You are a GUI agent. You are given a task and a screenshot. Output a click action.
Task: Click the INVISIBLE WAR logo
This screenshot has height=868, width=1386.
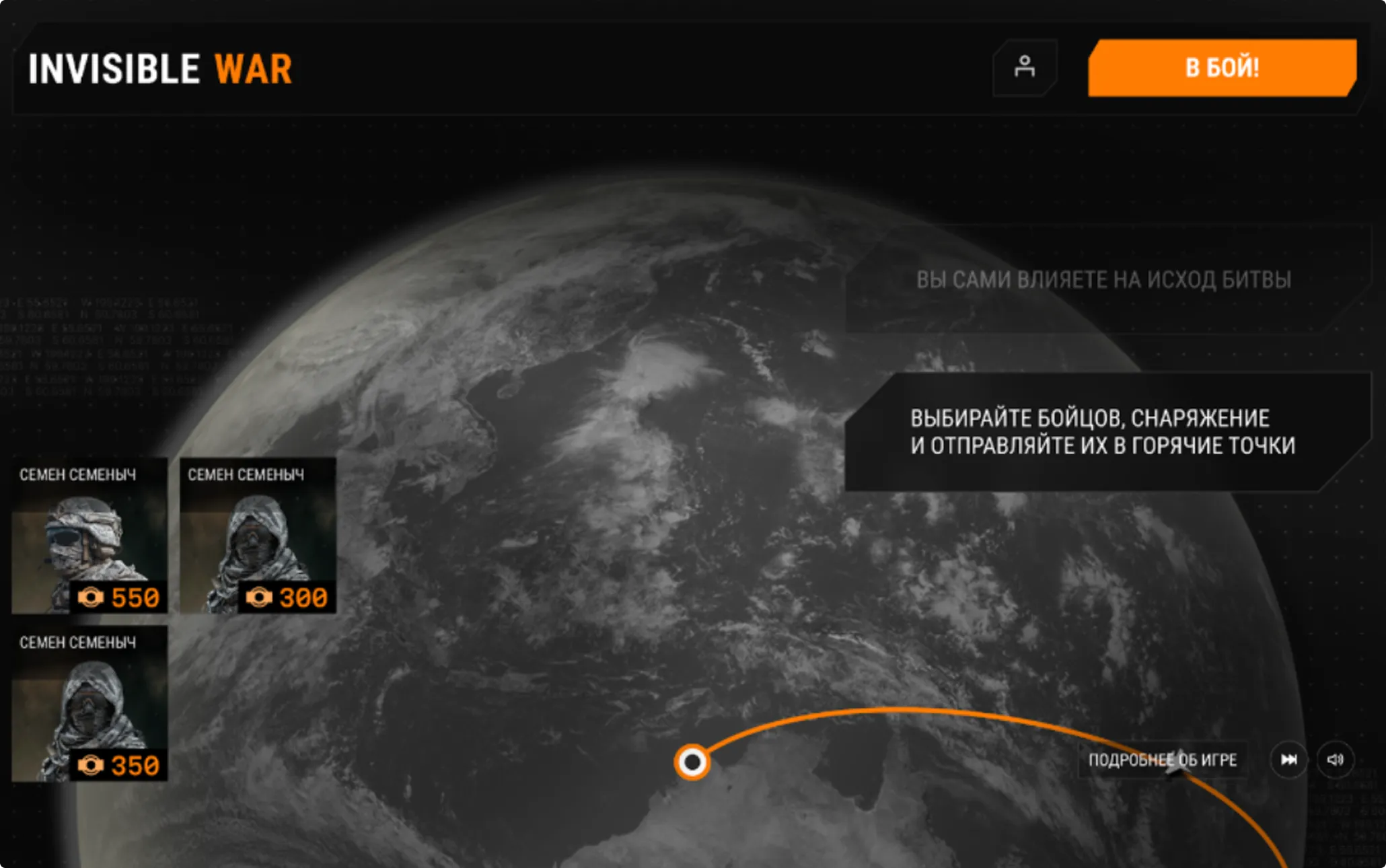[x=160, y=69]
